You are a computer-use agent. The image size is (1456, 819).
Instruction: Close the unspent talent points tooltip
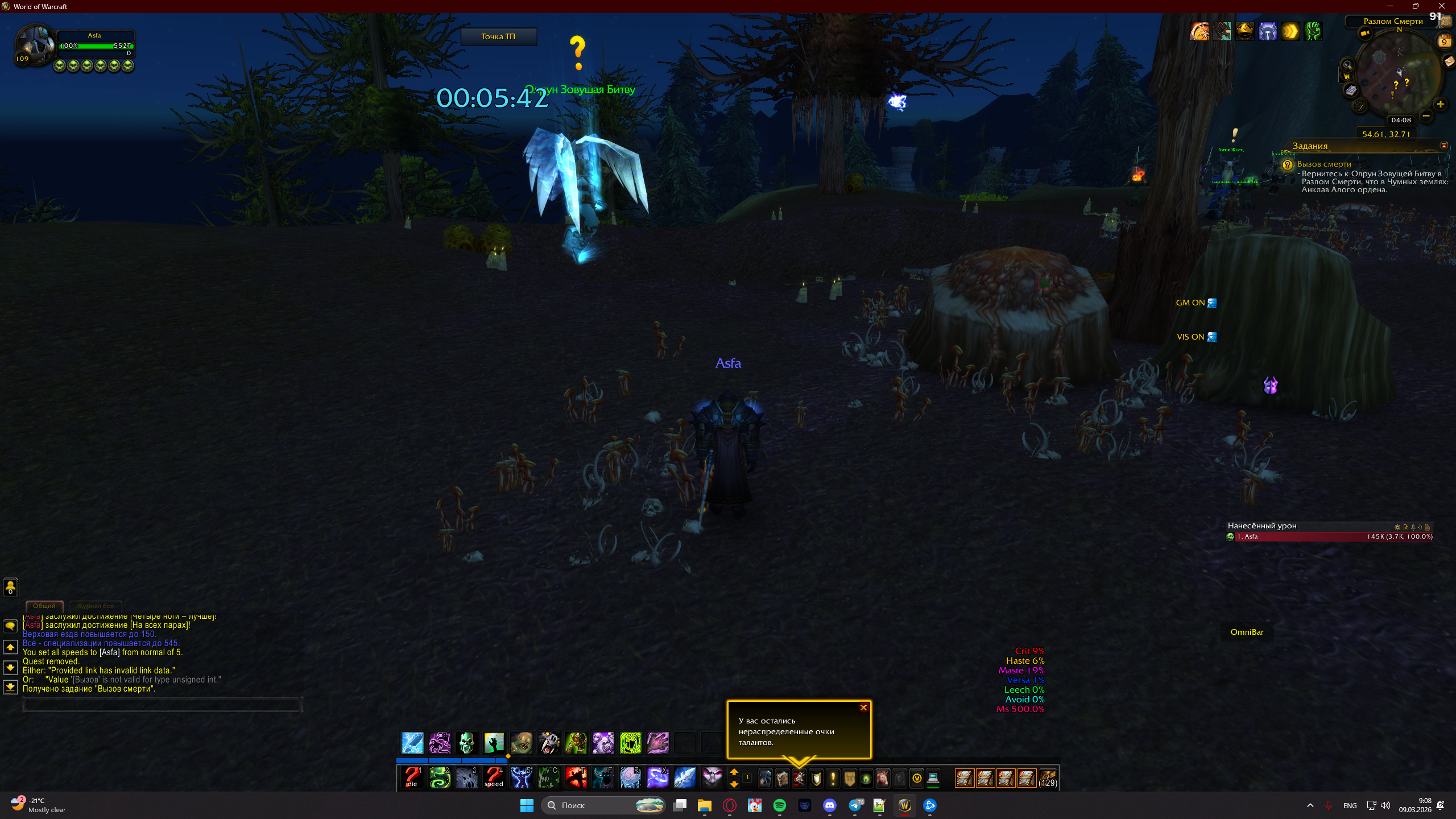[863, 708]
